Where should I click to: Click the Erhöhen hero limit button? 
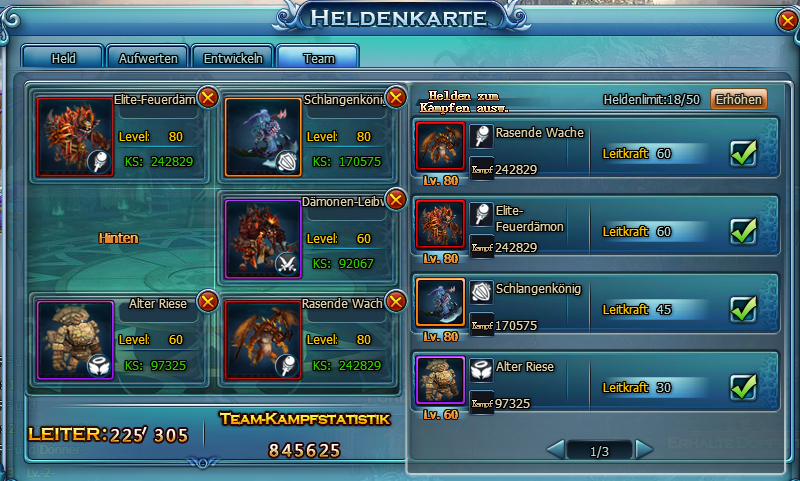pyautogui.click(x=738, y=99)
